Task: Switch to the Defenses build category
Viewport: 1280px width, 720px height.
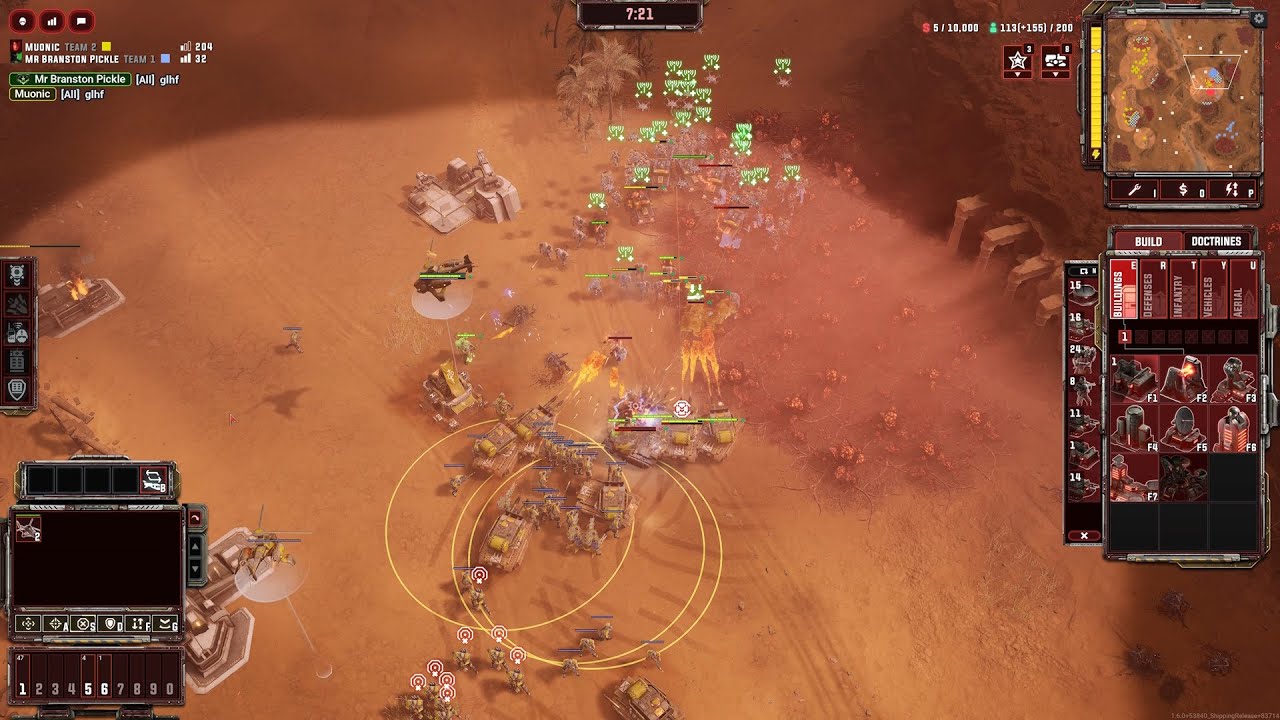Action: [x=1148, y=290]
